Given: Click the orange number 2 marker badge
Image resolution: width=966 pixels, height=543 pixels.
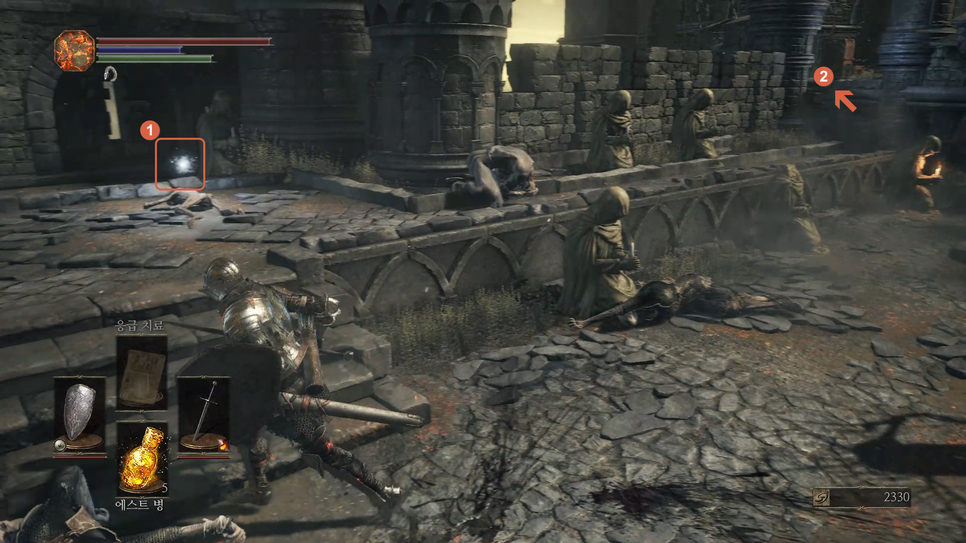Looking at the screenshot, I should click(822, 76).
